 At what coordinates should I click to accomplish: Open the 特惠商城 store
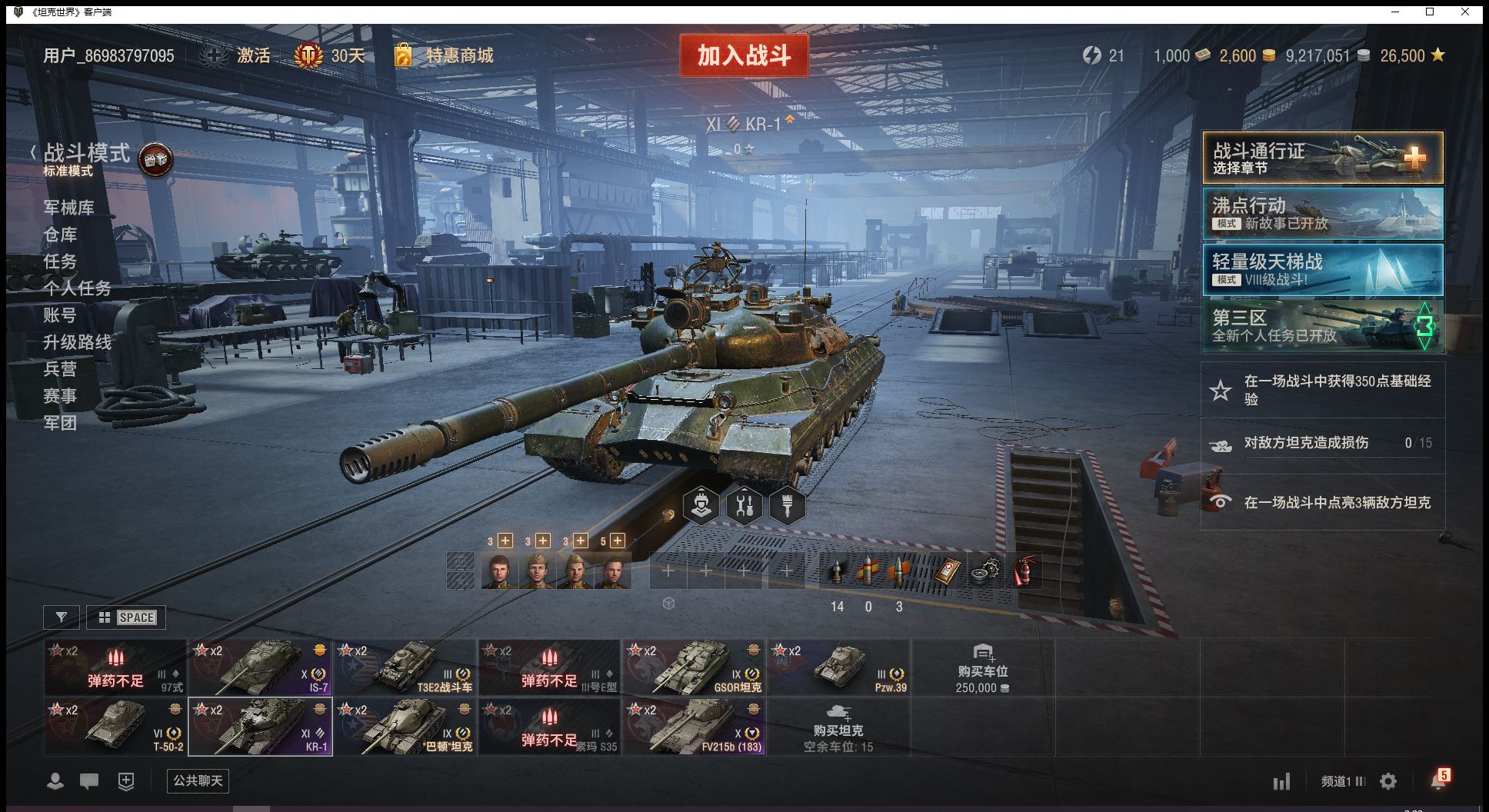point(459,55)
